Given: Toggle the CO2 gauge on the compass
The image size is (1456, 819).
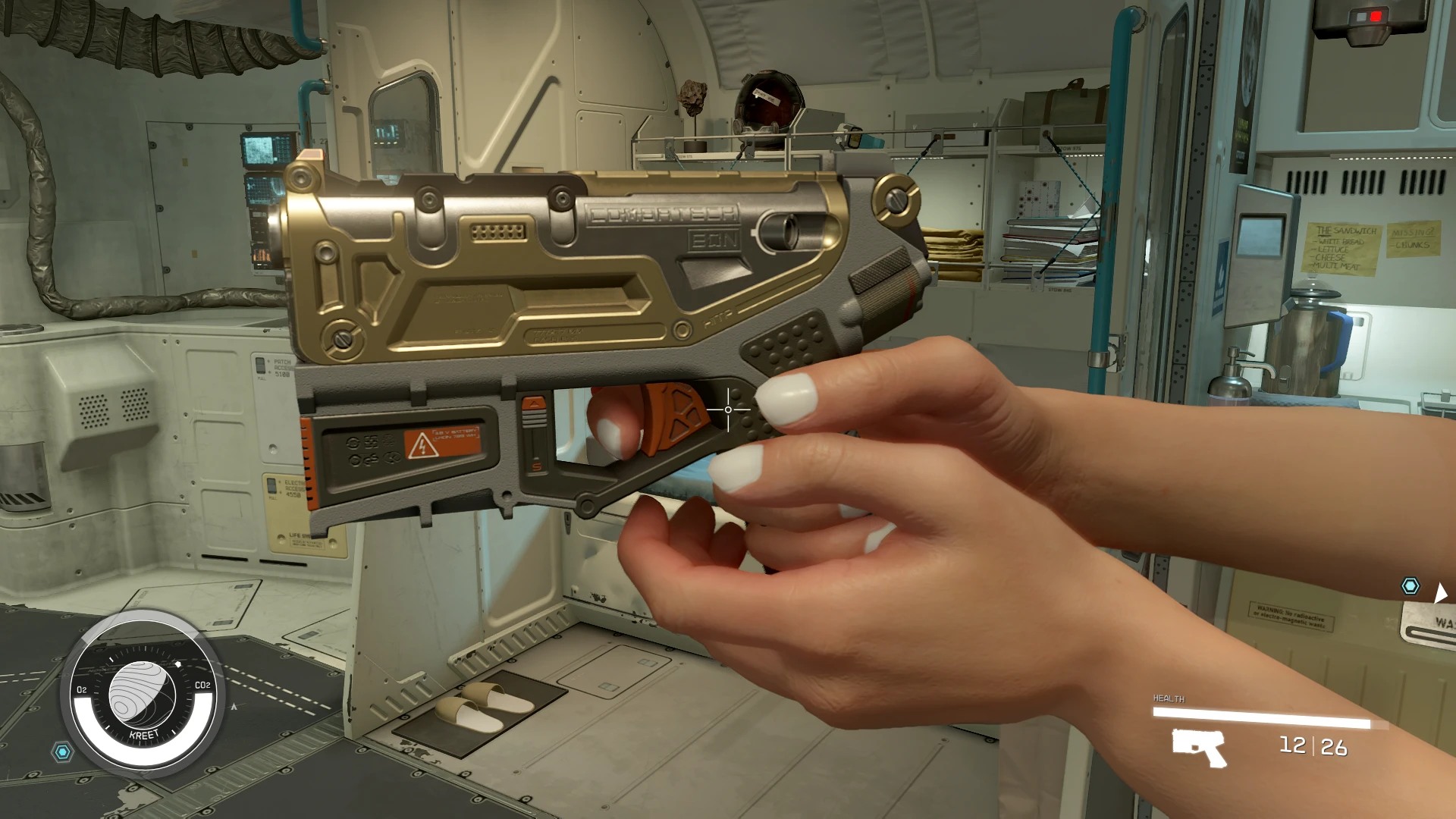Looking at the screenshot, I should click(x=202, y=686).
